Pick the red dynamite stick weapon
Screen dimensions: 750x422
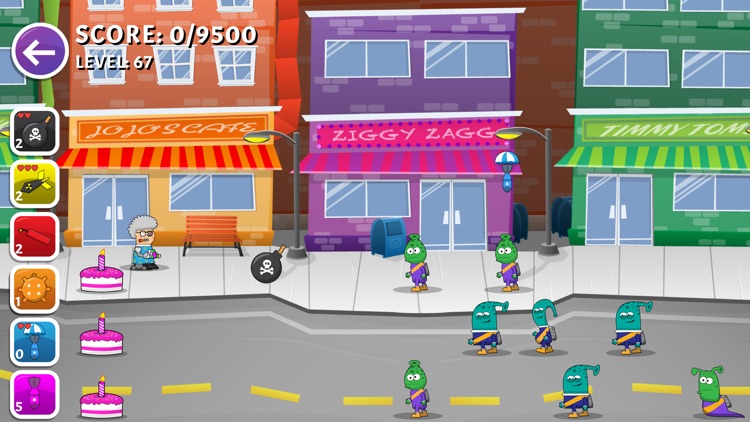pos(35,236)
